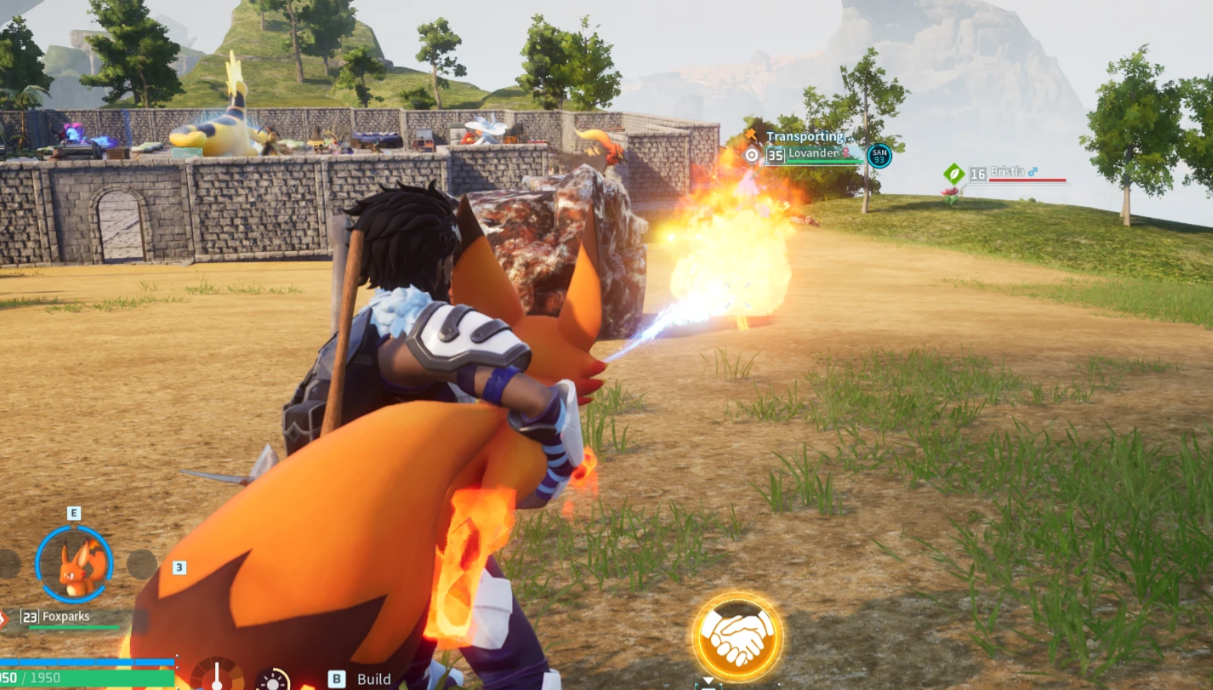Select the Foxparks partner portrait
The image size is (1213, 690).
[74, 564]
